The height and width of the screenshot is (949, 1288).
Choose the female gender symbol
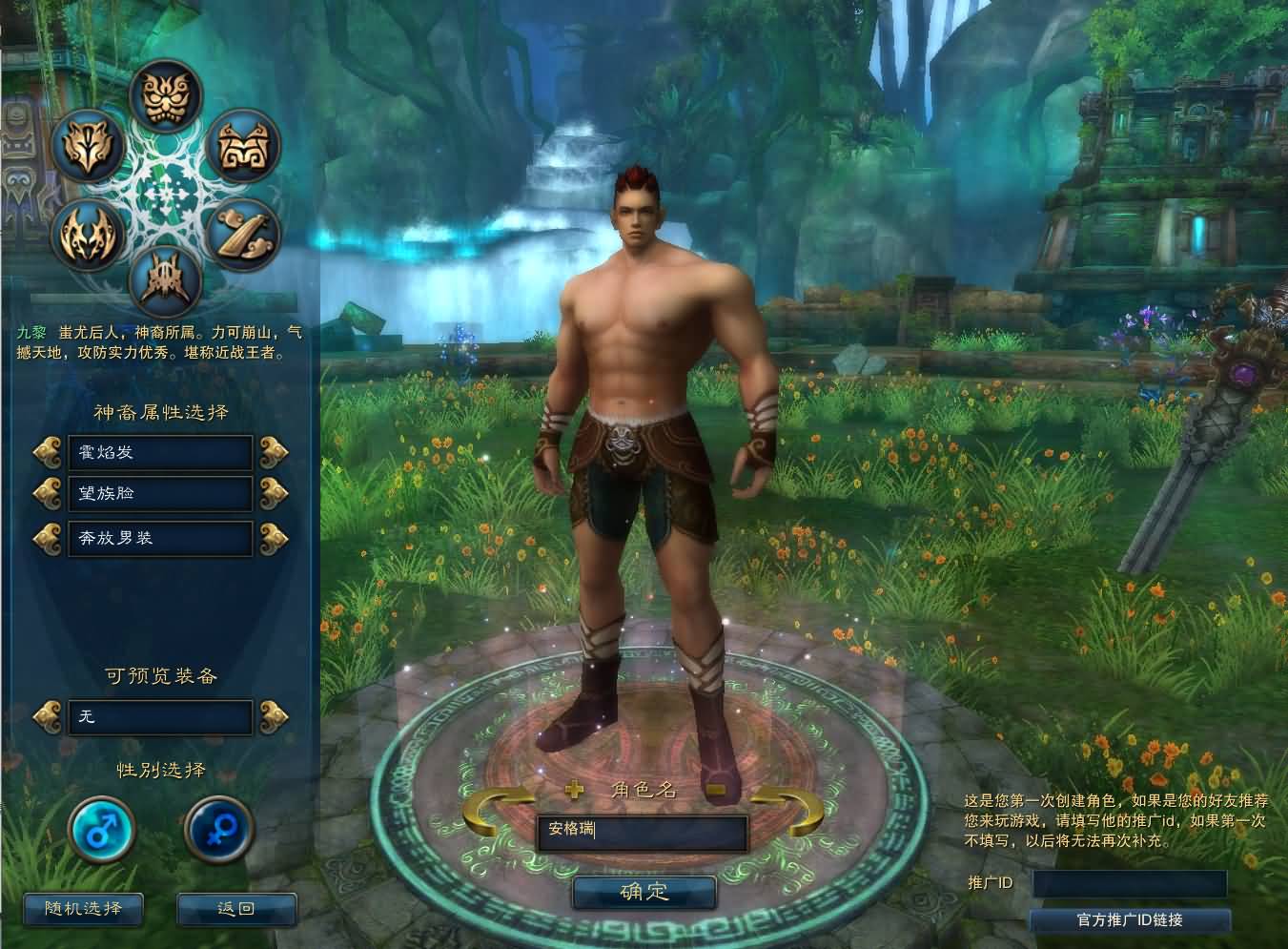click(x=218, y=828)
